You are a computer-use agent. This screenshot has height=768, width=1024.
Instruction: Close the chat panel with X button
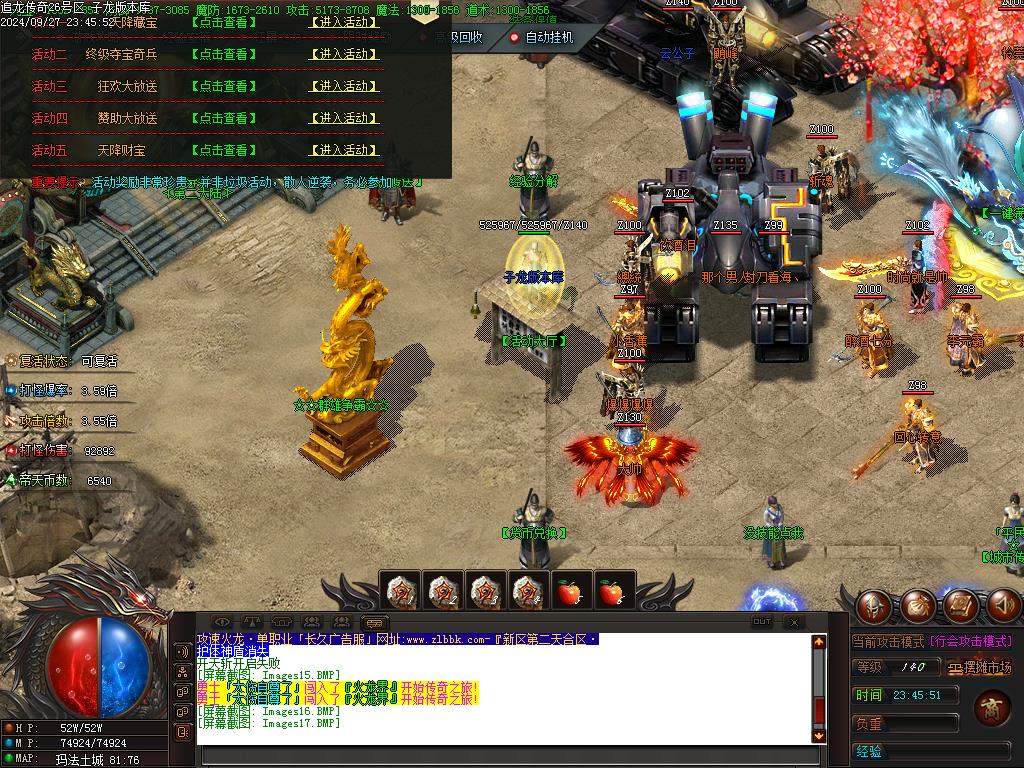pyautogui.click(x=794, y=621)
